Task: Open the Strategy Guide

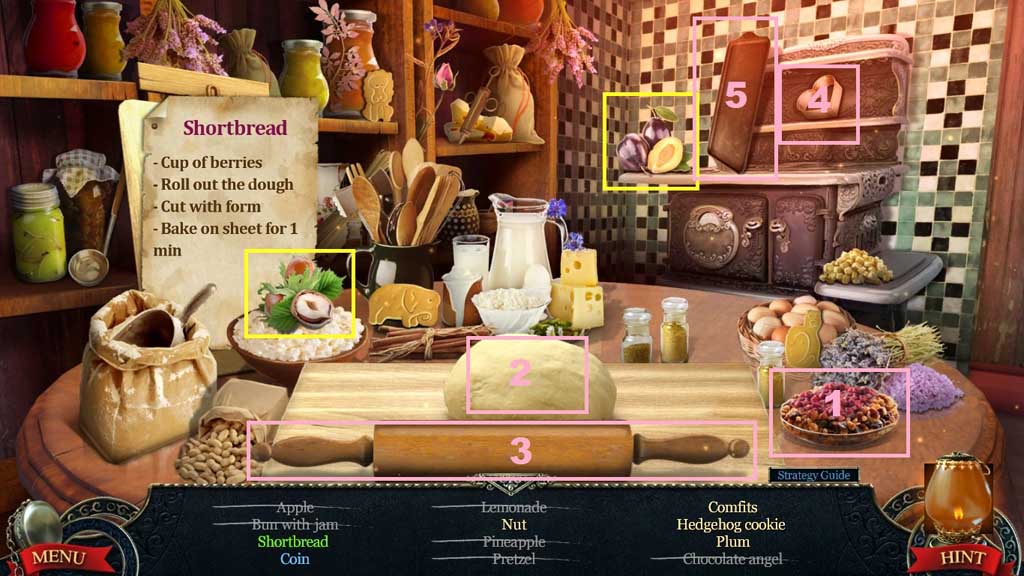Action: [x=813, y=475]
